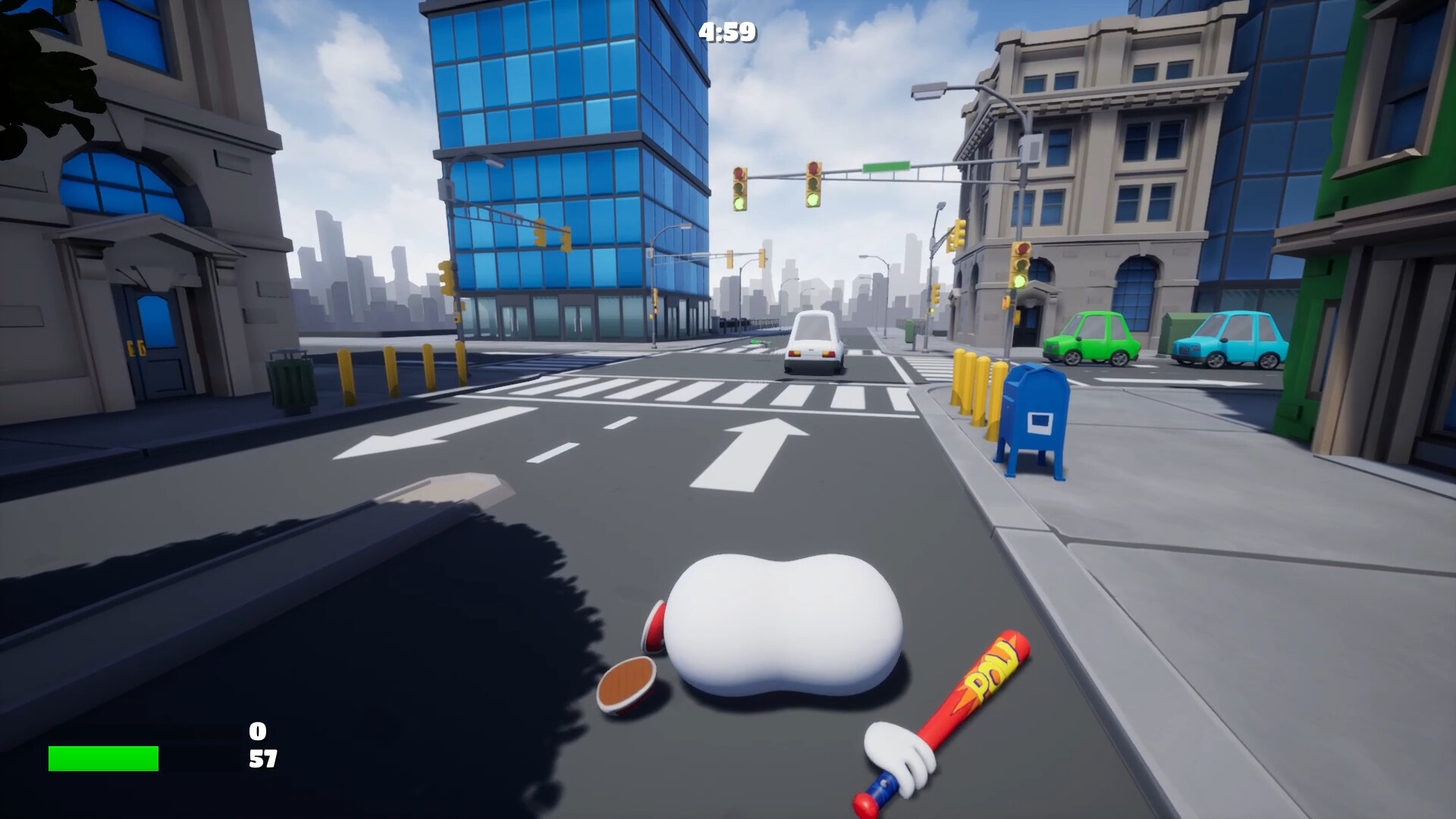Select the white car driving ahead
Viewport: 1456px width, 819px height.
tap(814, 341)
